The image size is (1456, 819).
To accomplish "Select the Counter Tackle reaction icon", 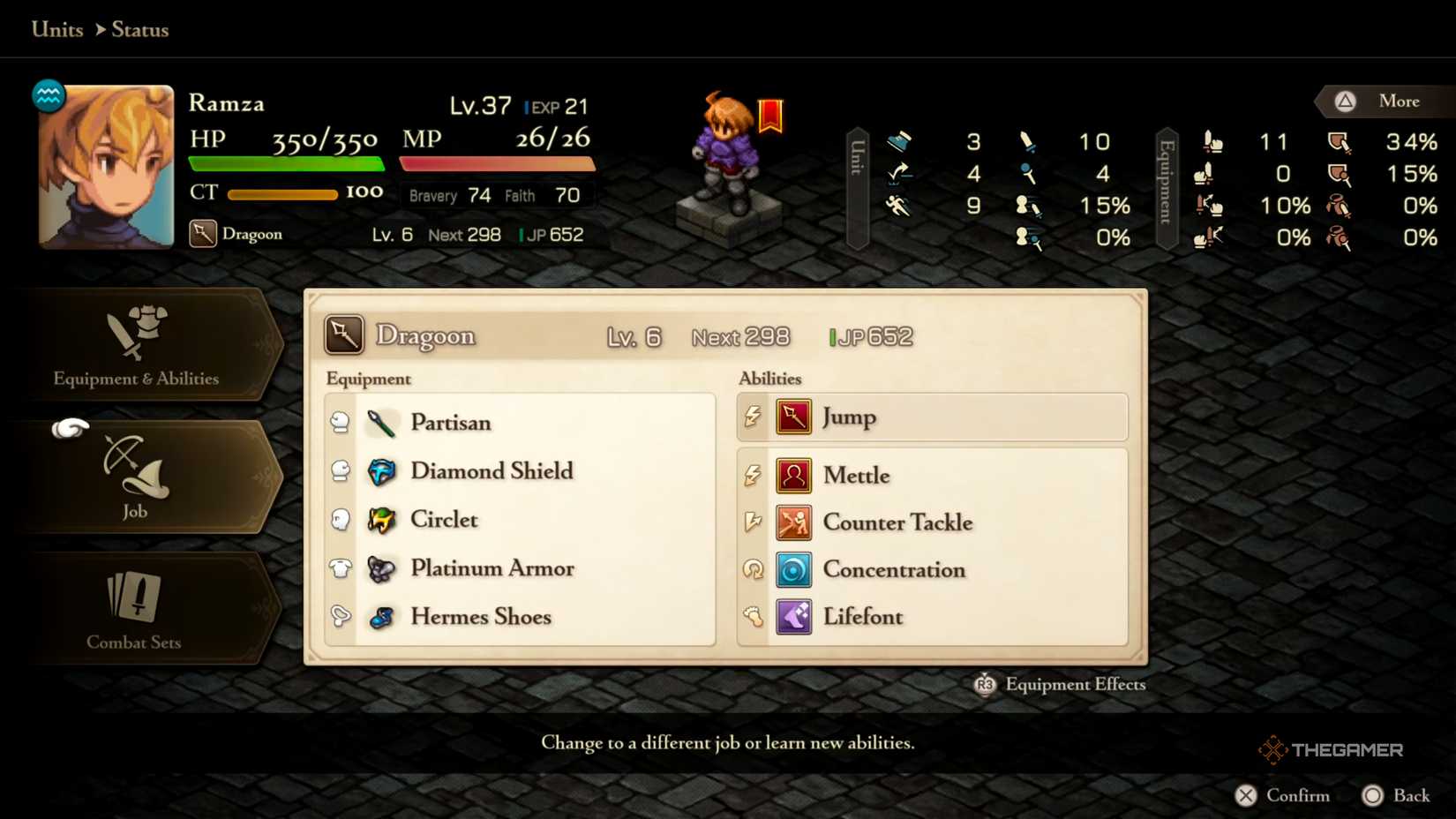I will pos(792,522).
